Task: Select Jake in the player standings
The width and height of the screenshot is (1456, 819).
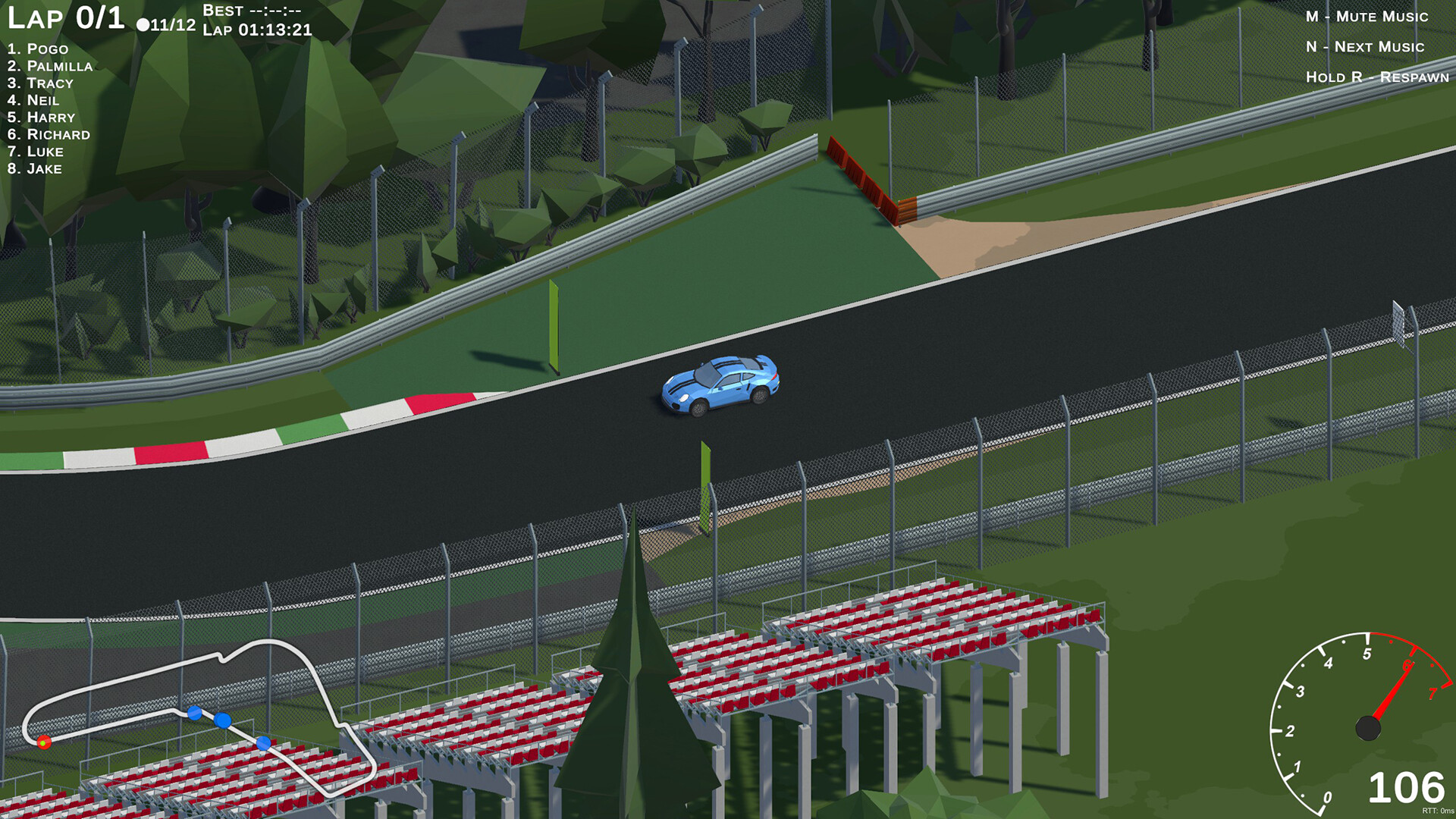Action: tap(34, 169)
